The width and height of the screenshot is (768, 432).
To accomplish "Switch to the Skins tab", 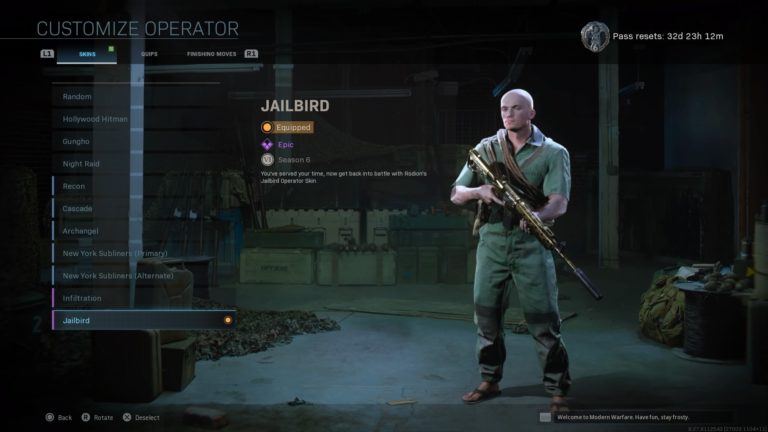I will (x=87, y=53).
